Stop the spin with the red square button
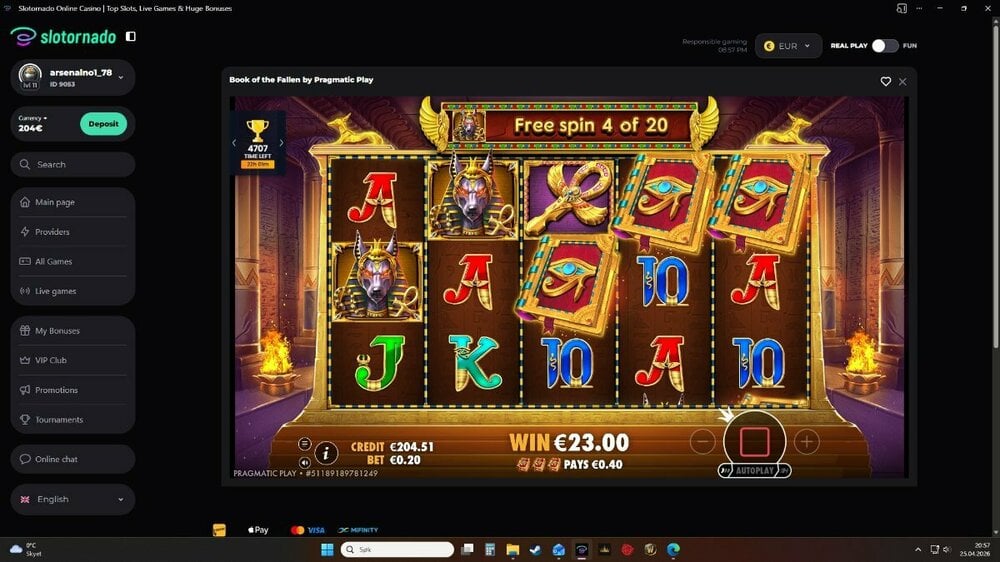 tap(754, 440)
